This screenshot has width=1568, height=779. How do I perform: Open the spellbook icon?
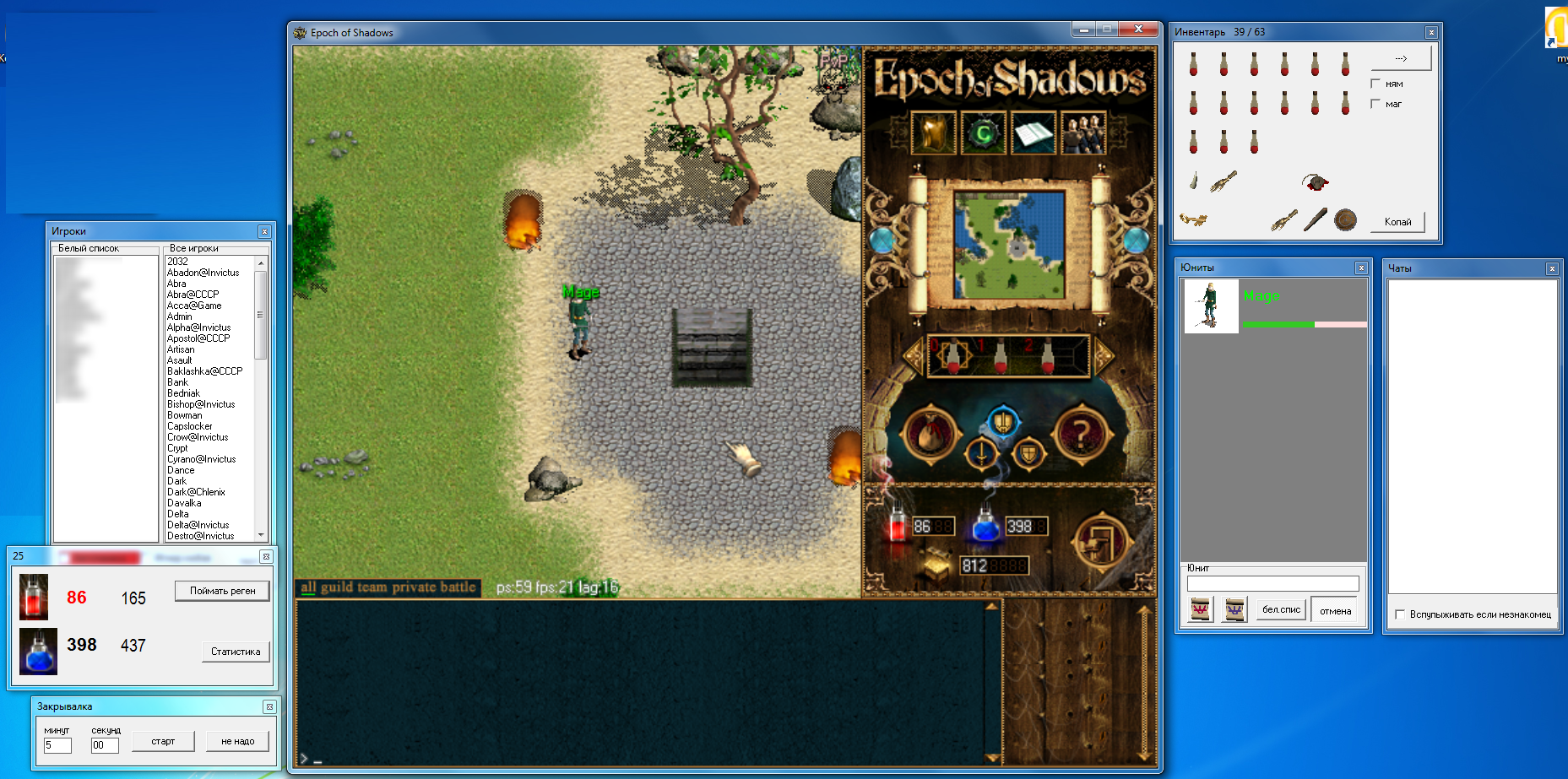pos(1034,133)
